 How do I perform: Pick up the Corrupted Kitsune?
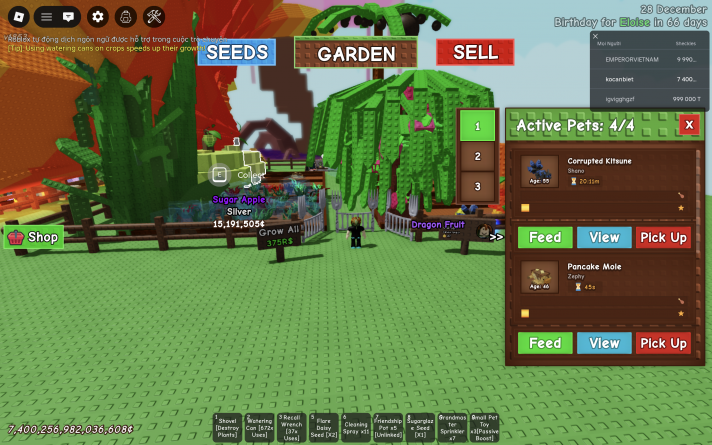tap(663, 237)
